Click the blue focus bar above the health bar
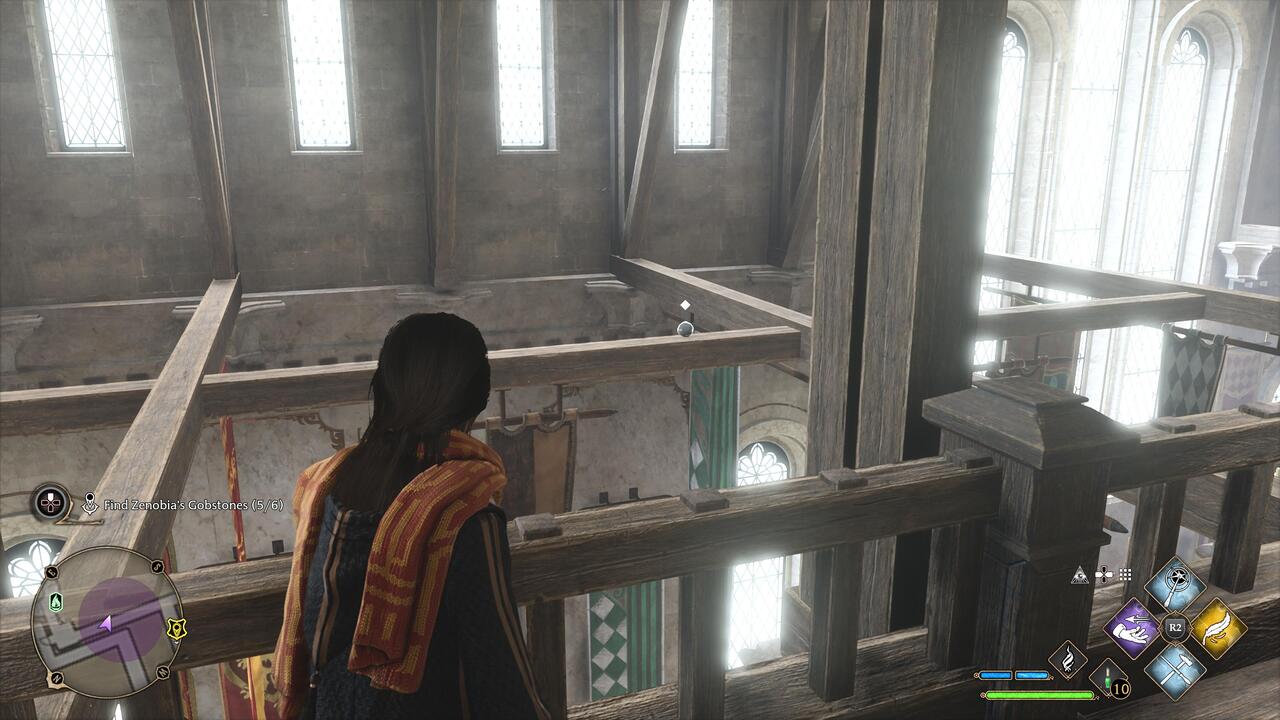 [1015, 674]
